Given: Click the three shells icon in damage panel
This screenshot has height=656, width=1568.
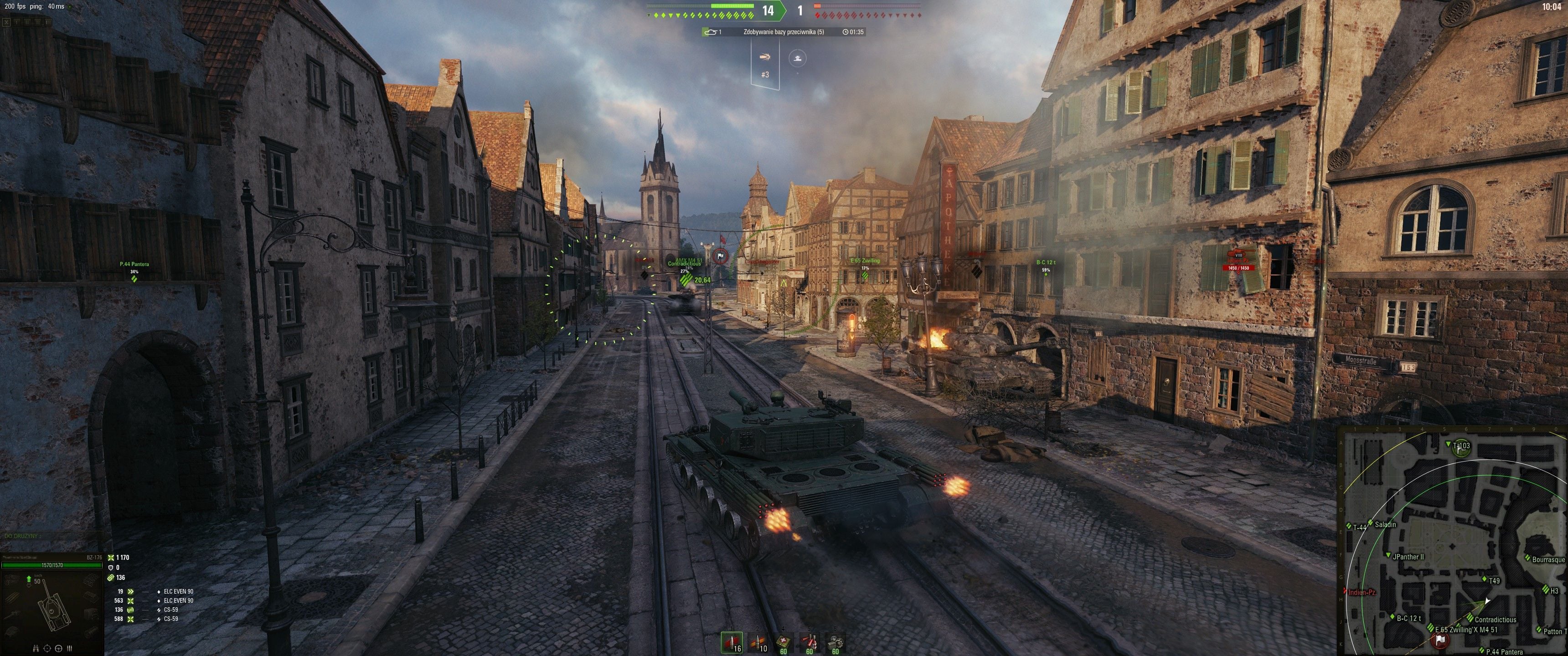Looking at the screenshot, I should click(69, 648).
